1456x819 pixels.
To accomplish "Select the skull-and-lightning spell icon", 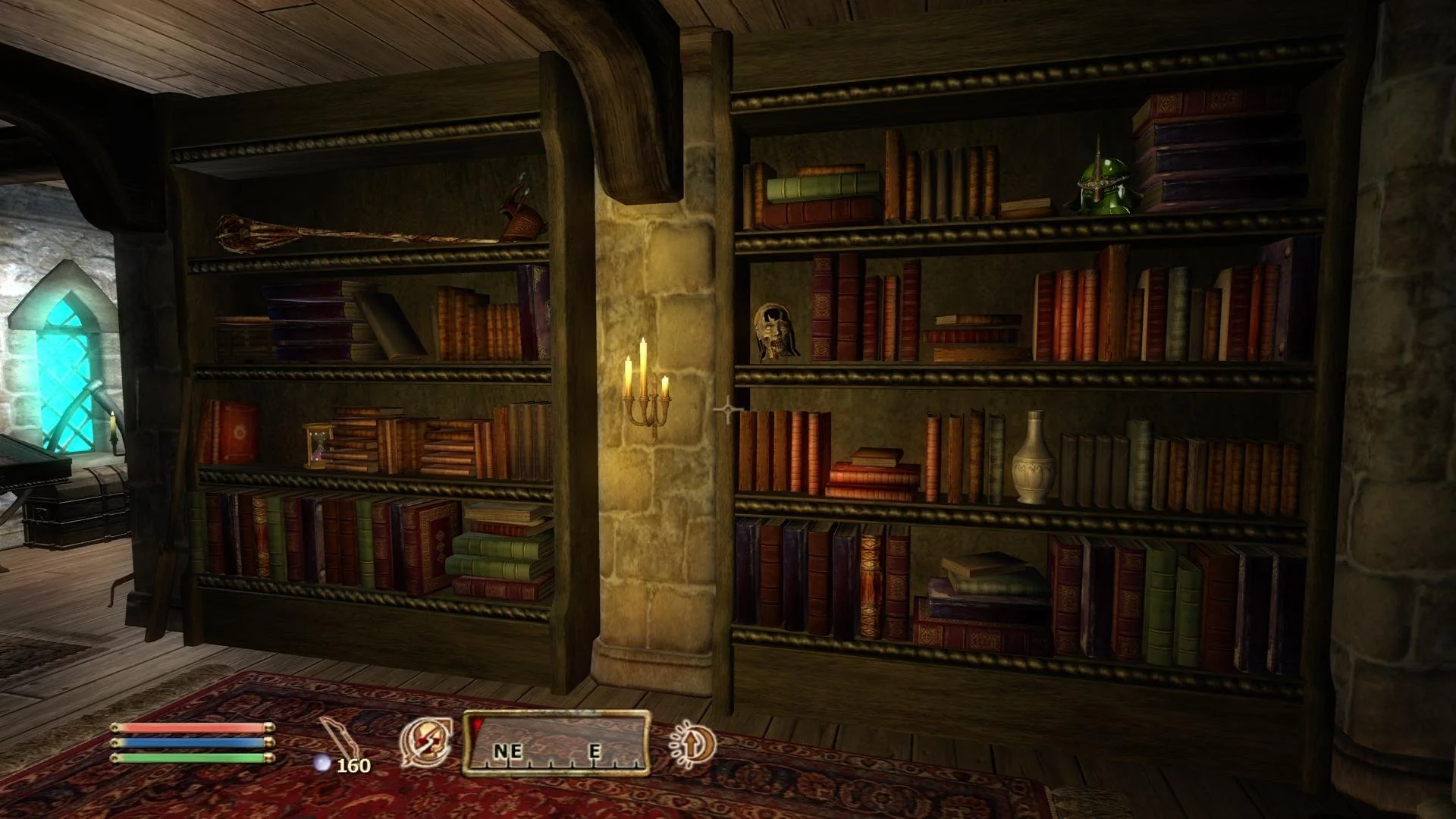I will [425, 742].
